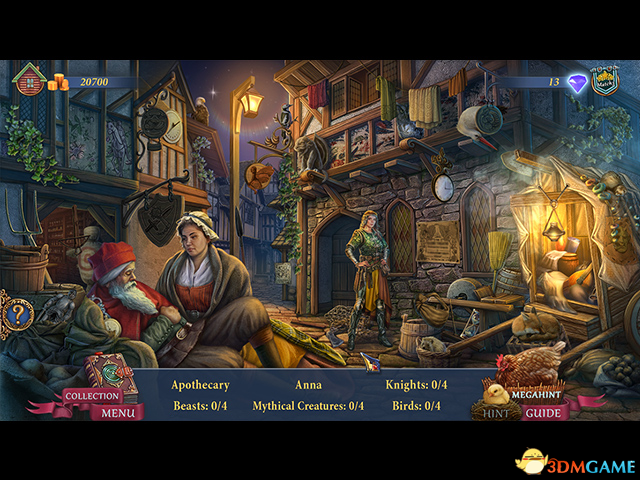Select the Anna objective in the list
The image size is (640, 480).
309,384
